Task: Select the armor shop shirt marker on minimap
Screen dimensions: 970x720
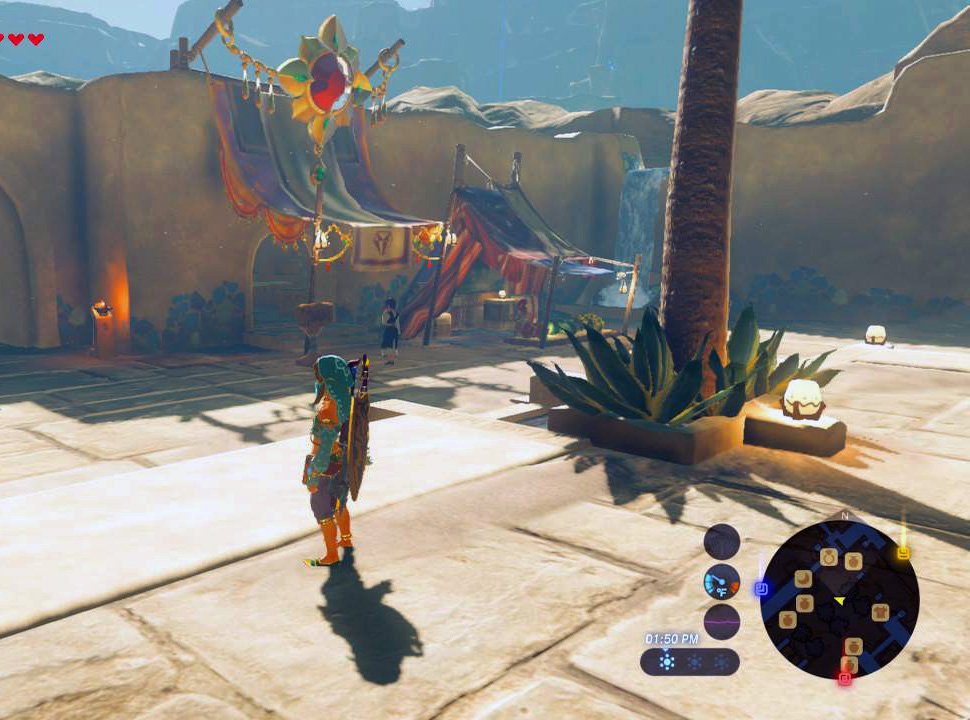Action: (x=880, y=612)
